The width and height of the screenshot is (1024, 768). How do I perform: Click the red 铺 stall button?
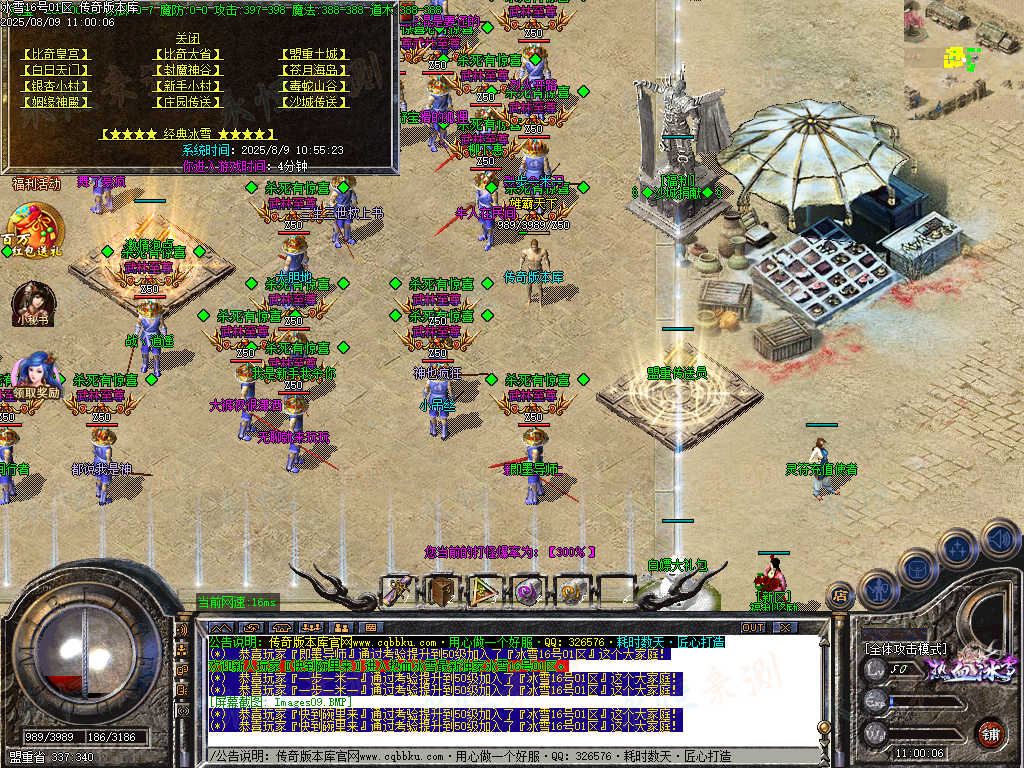click(990, 733)
